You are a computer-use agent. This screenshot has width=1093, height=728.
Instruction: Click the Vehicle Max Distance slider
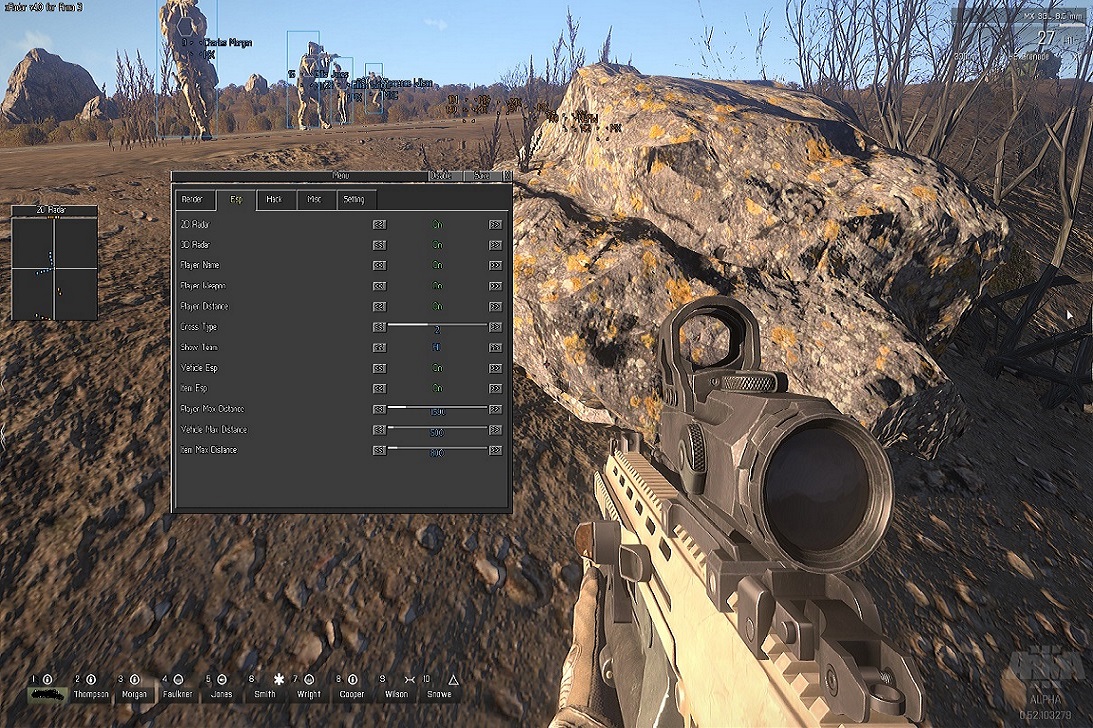pyautogui.click(x=437, y=429)
